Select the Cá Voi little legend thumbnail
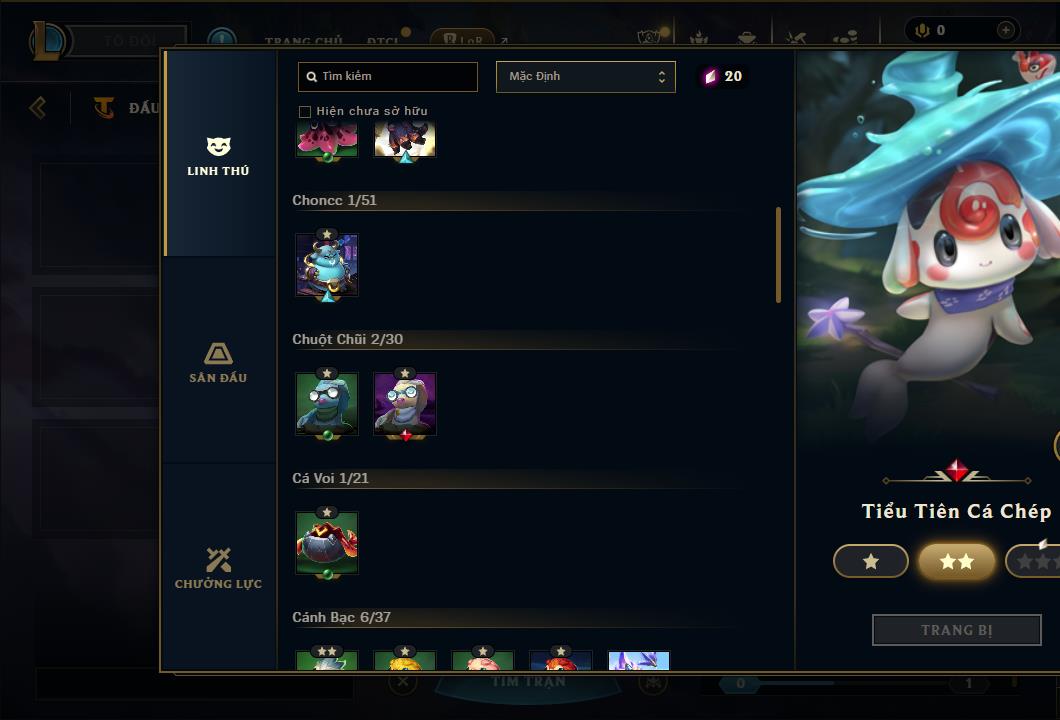 tap(327, 543)
